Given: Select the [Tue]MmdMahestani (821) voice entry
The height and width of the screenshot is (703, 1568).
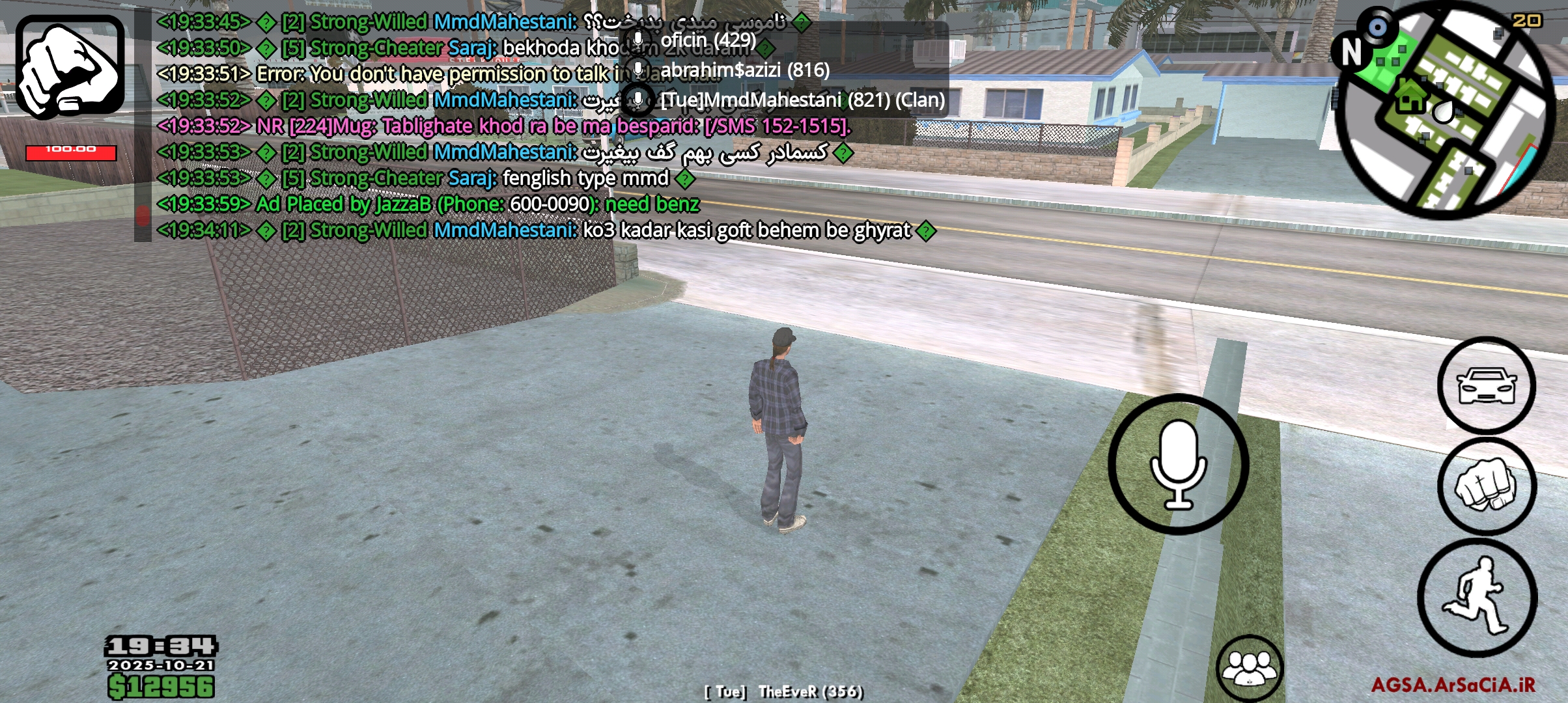Looking at the screenshot, I should (x=802, y=100).
